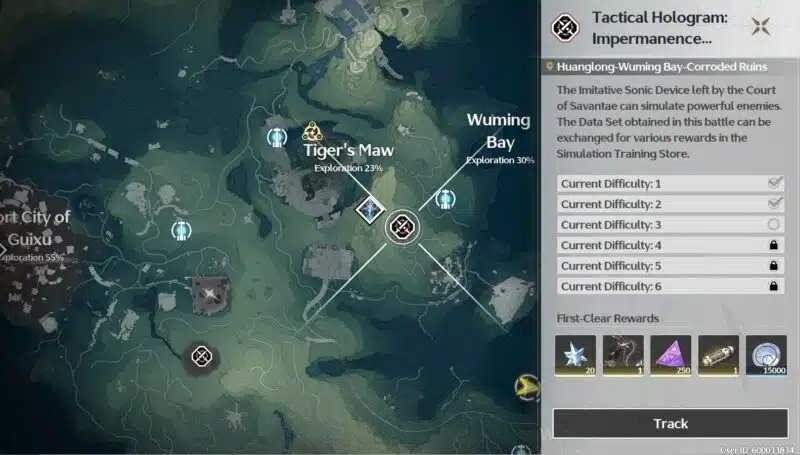Show the shell coin reward of 15000
This screenshot has height=455, width=800.
766,355
